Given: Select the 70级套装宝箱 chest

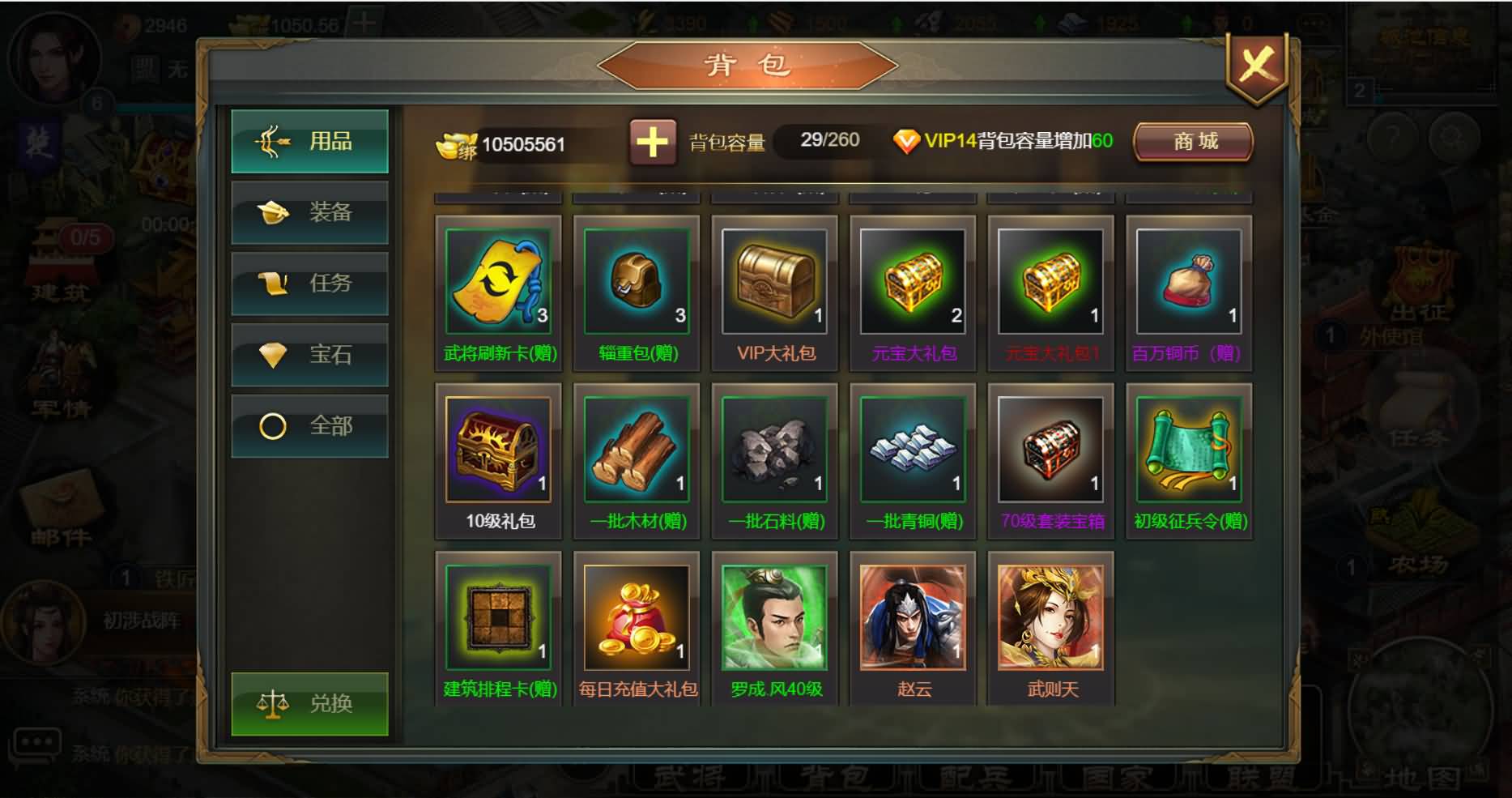Looking at the screenshot, I should 1050,450.
